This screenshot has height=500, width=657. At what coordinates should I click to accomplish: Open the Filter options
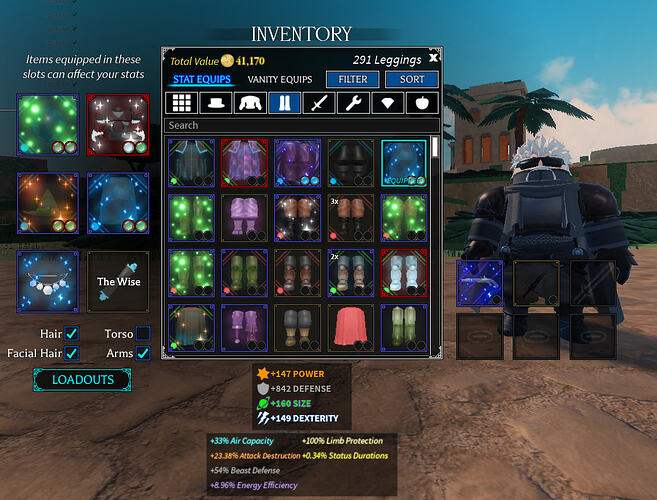[x=353, y=79]
